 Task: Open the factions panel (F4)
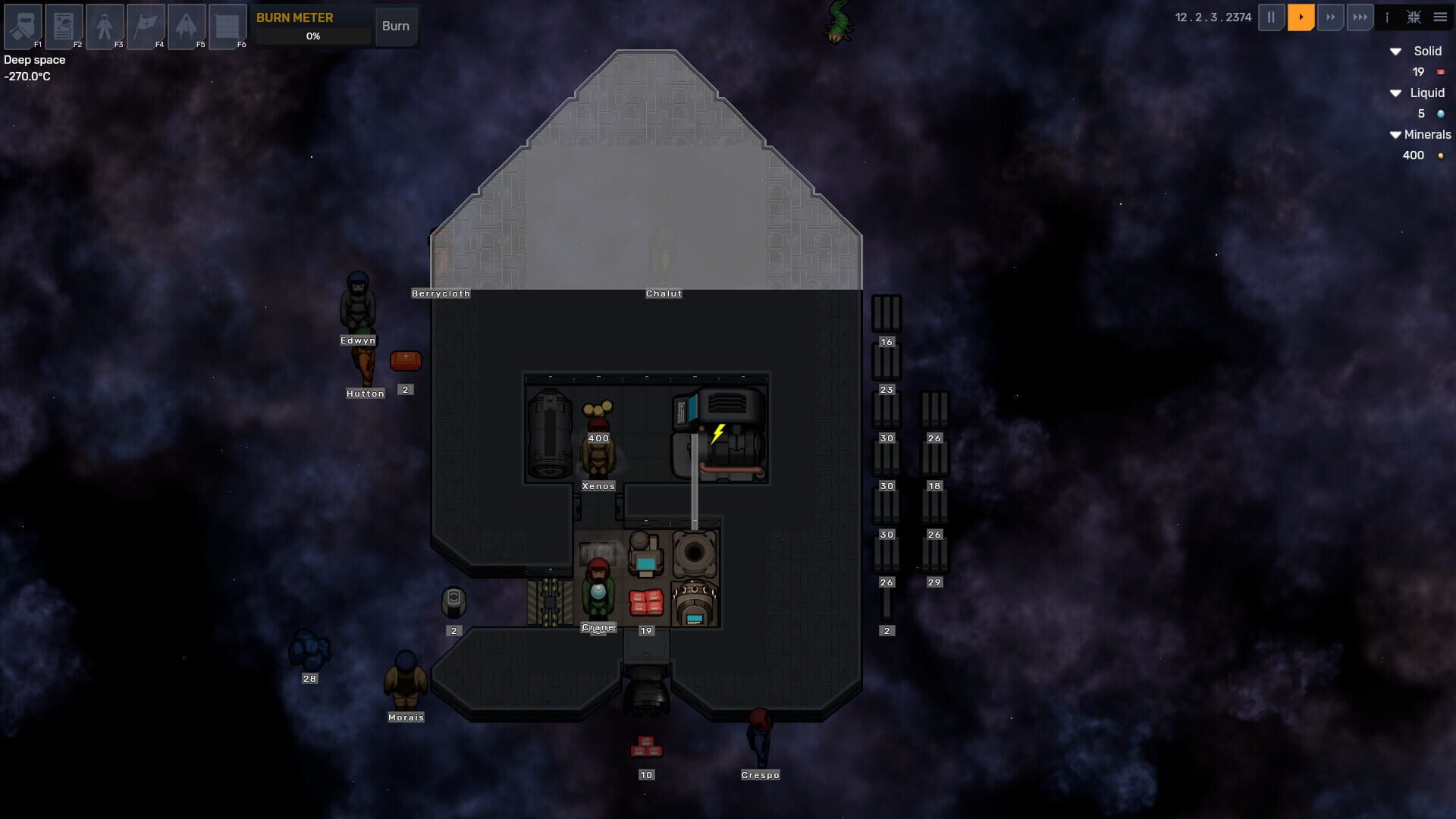(x=146, y=27)
